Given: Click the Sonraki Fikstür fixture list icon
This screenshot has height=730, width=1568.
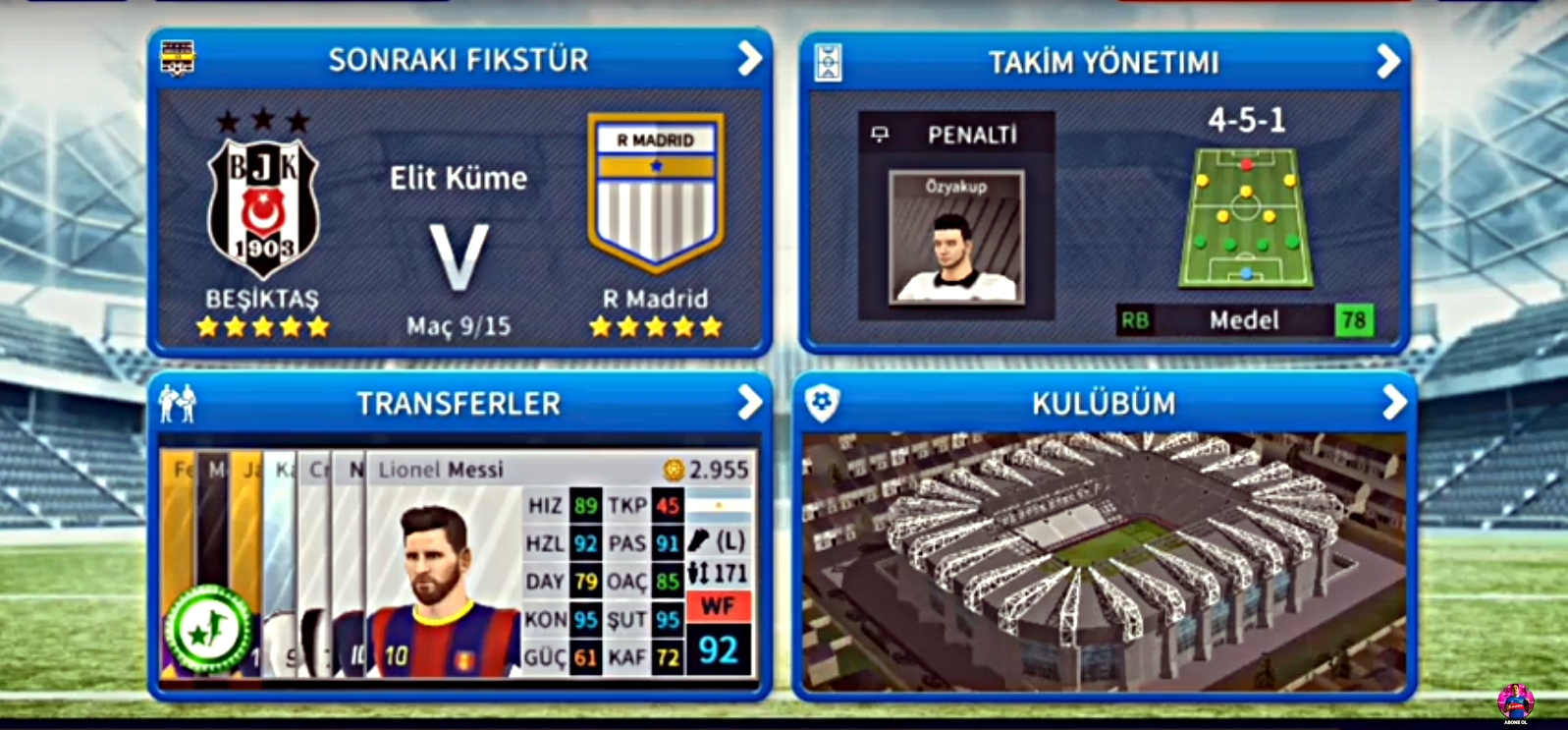Looking at the screenshot, I should [x=177, y=59].
